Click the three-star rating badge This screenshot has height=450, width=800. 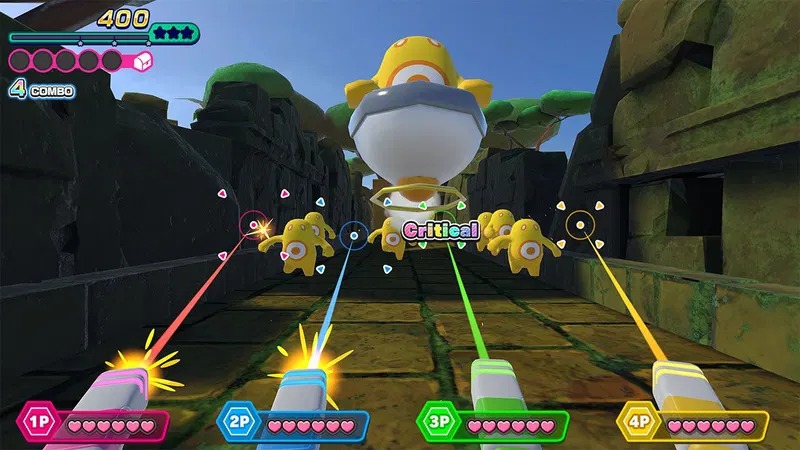172,34
